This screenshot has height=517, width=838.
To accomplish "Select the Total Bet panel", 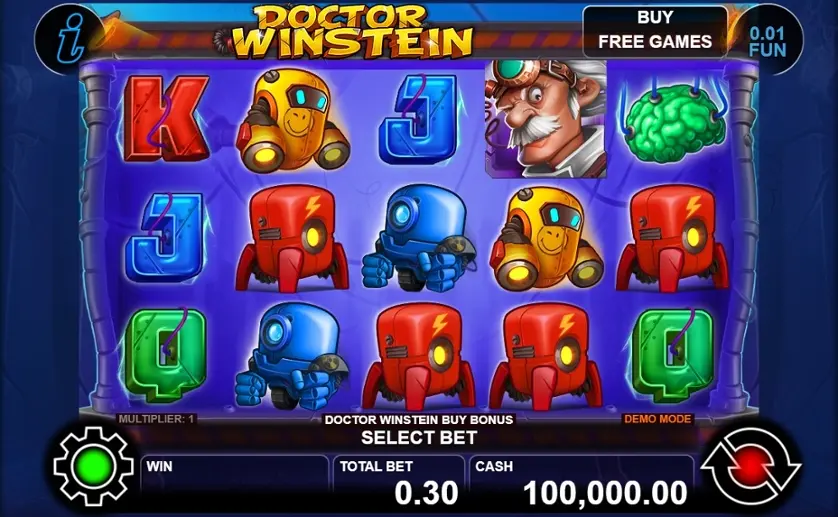I will click(x=400, y=482).
